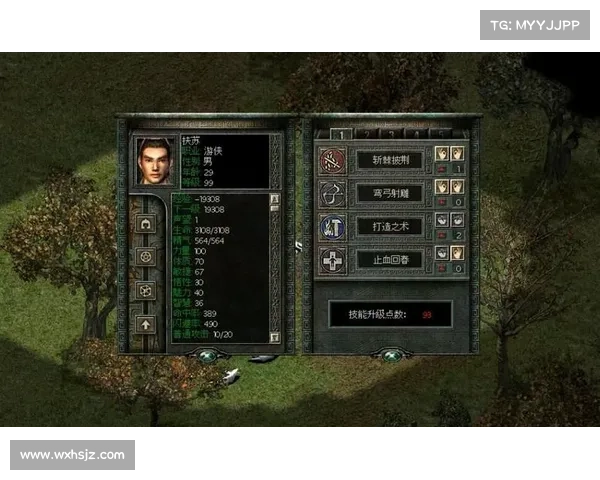
Task: Click the stats list scroll-down arrow
Action: click(x=276, y=337)
